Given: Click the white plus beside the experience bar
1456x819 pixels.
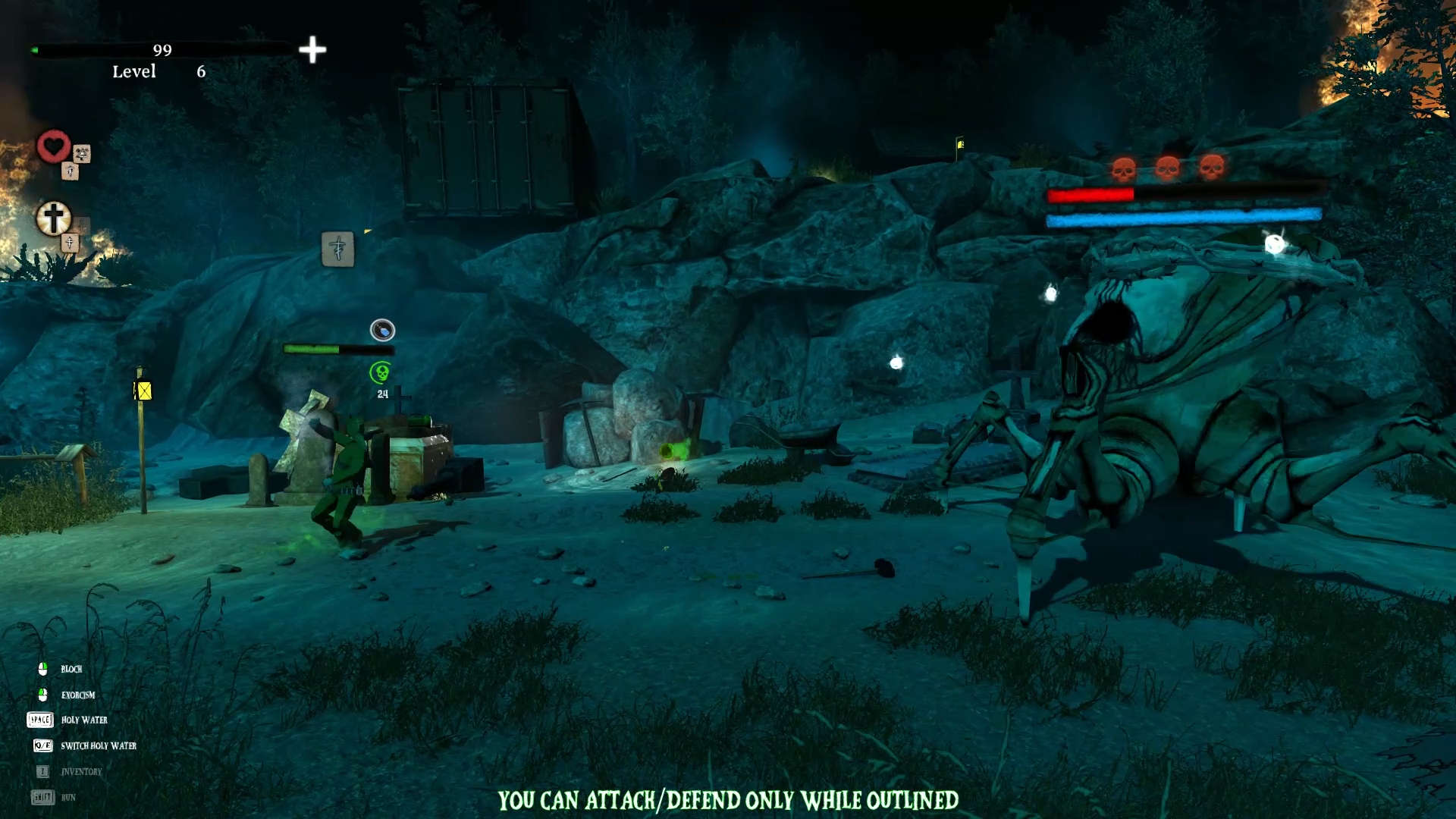Looking at the screenshot, I should pyautogui.click(x=312, y=50).
